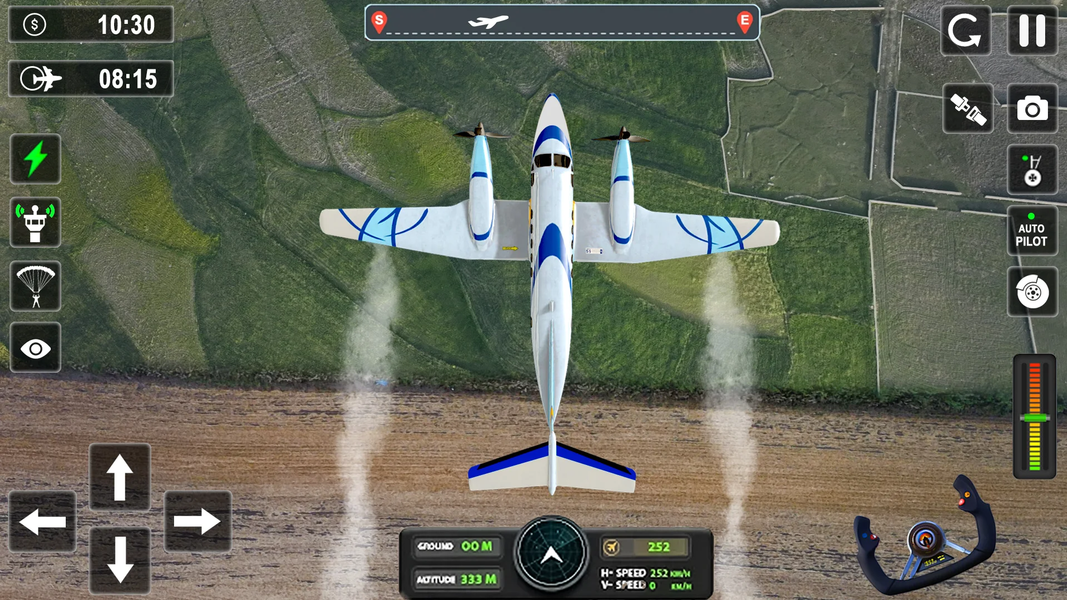Switch camera view with the camera button
Screen dimensions: 1067x600
(x=1032, y=109)
